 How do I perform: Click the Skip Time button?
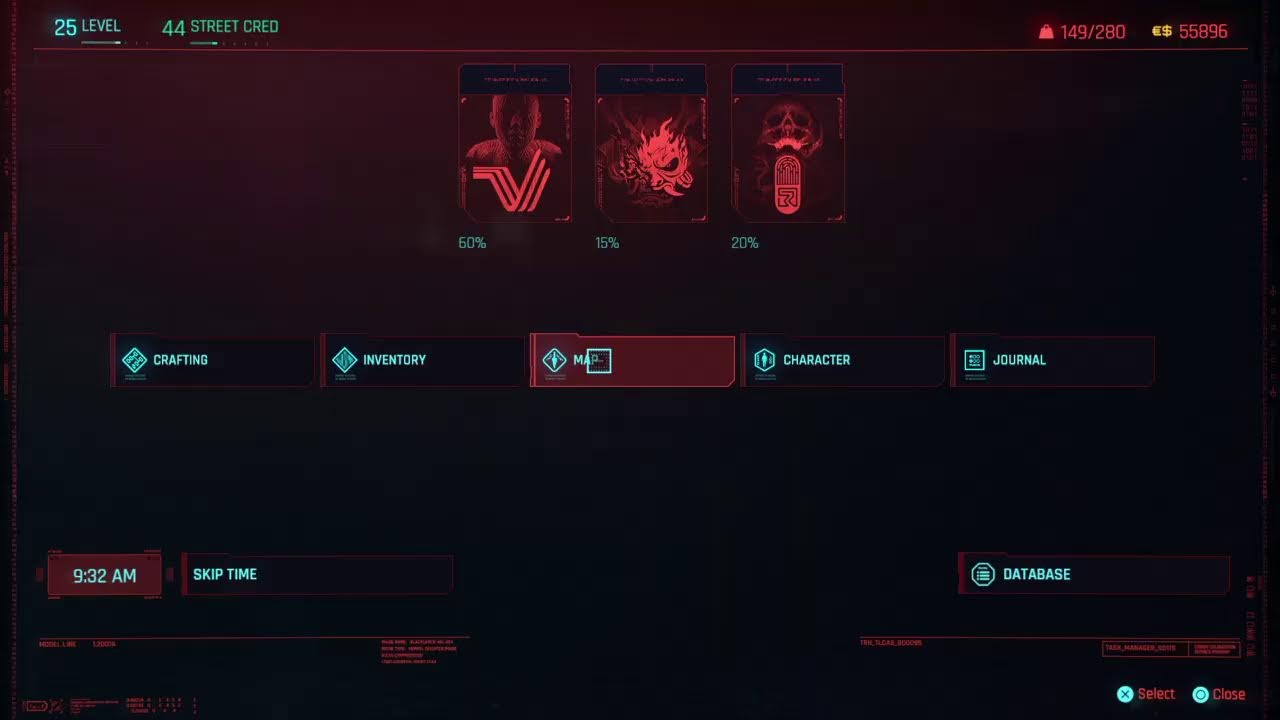[x=317, y=574]
